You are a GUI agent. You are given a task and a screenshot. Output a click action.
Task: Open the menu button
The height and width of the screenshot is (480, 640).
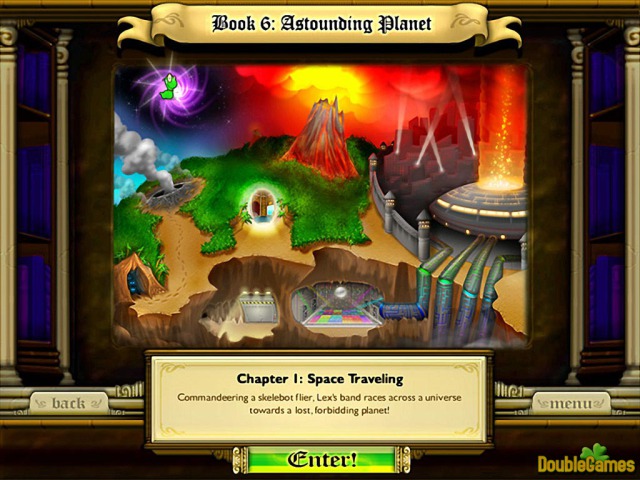click(x=570, y=403)
